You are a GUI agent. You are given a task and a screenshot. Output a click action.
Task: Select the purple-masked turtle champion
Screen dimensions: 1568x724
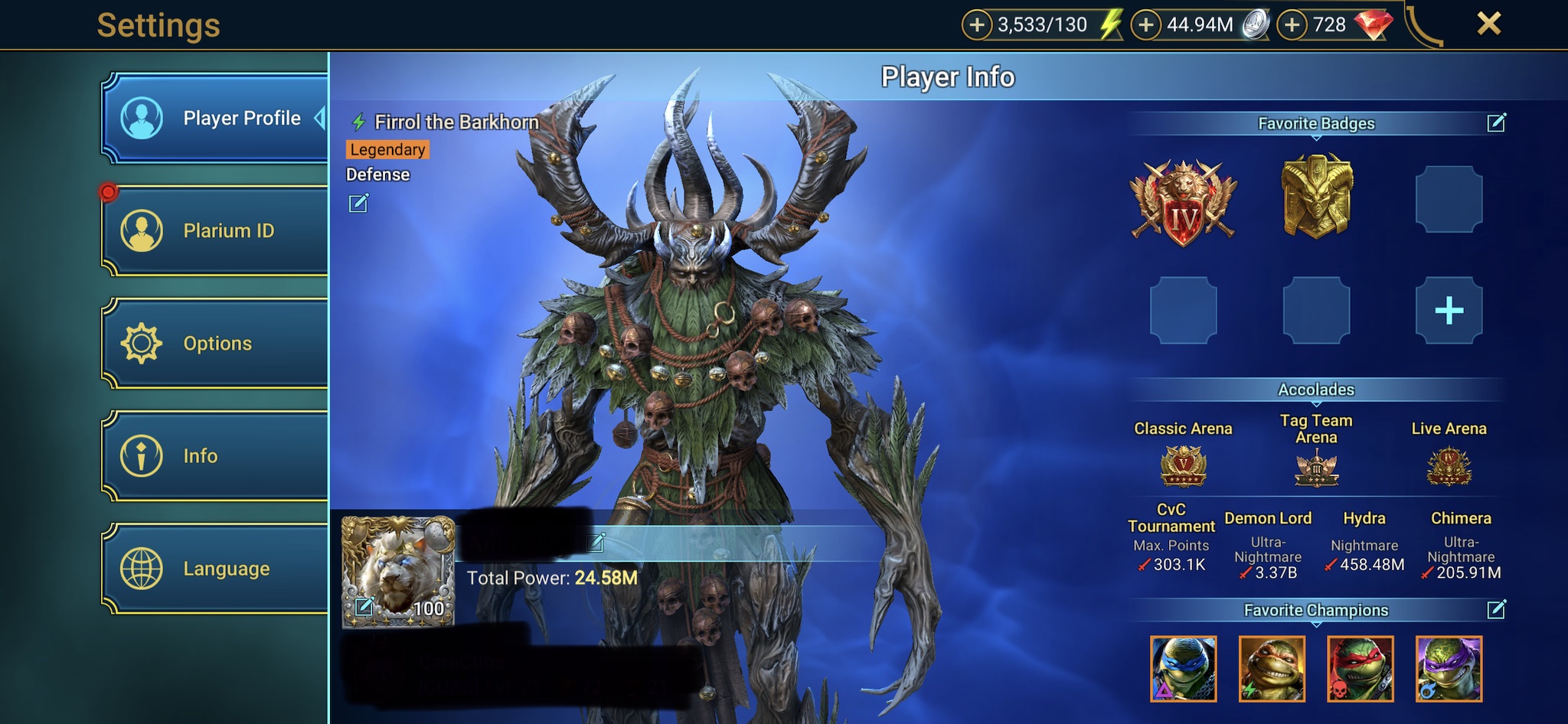pos(1449,669)
